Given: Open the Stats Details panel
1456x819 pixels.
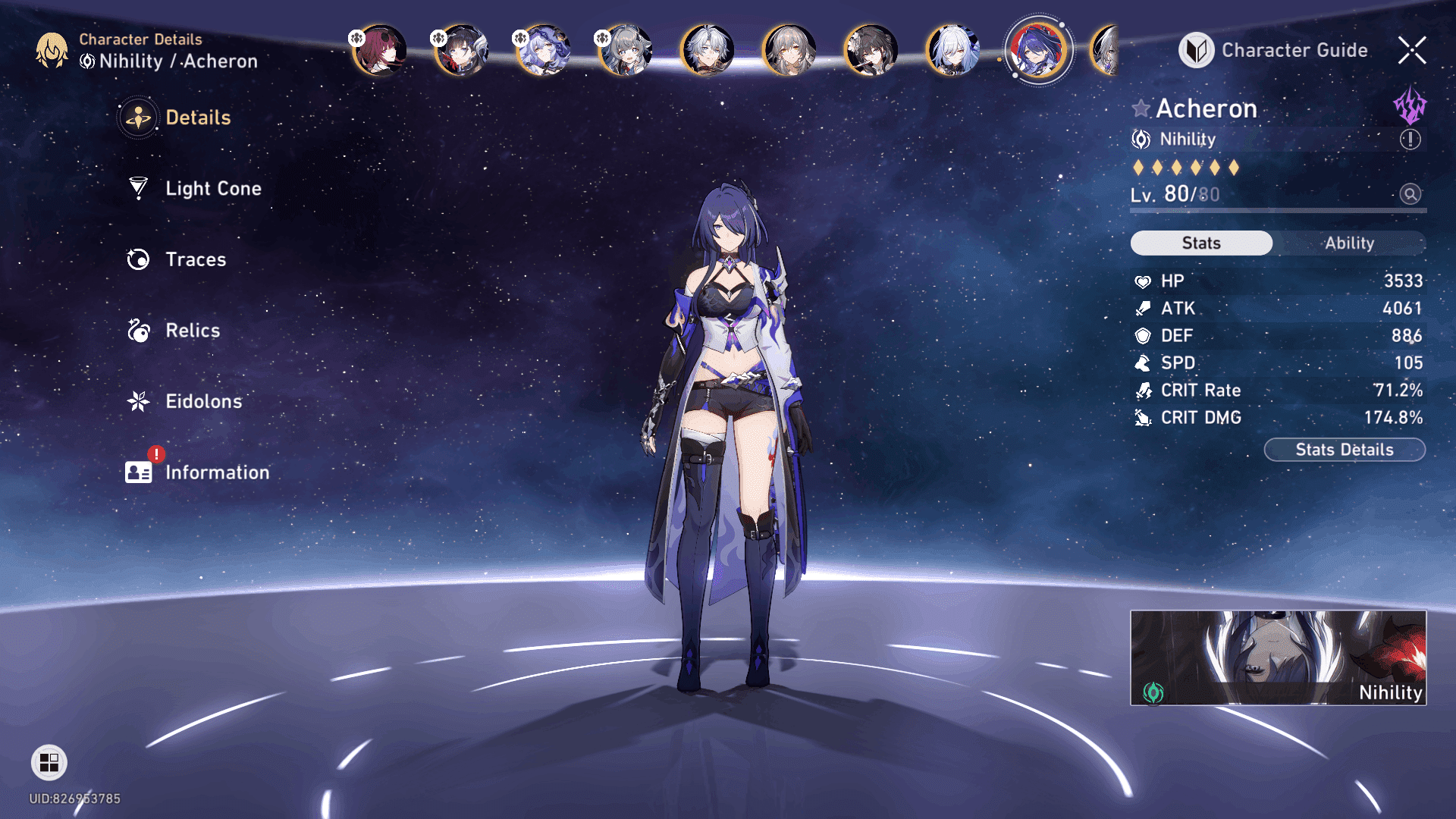Looking at the screenshot, I should (1344, 450).
